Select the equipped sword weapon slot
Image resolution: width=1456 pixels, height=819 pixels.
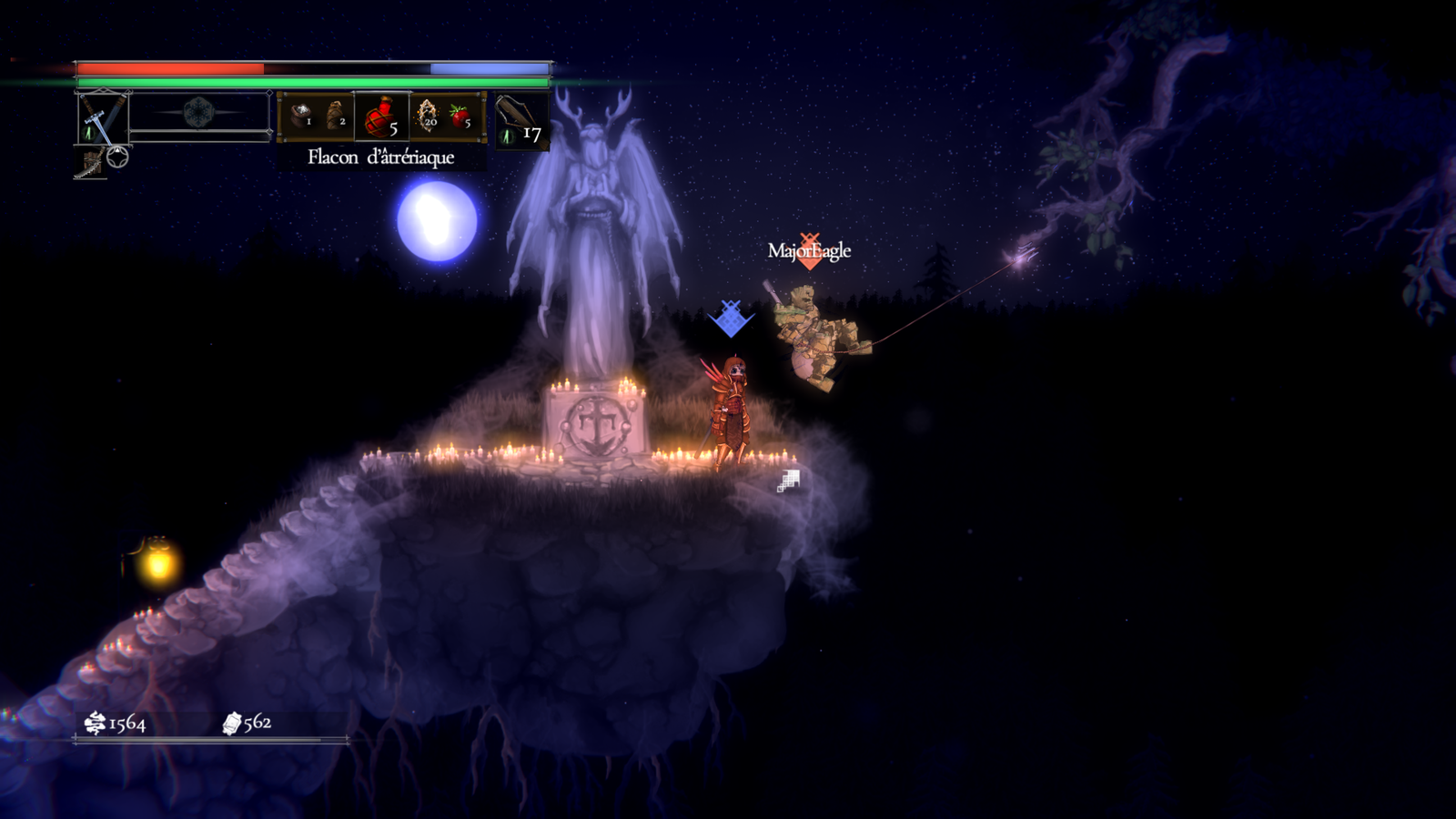[x=102, y=118]
